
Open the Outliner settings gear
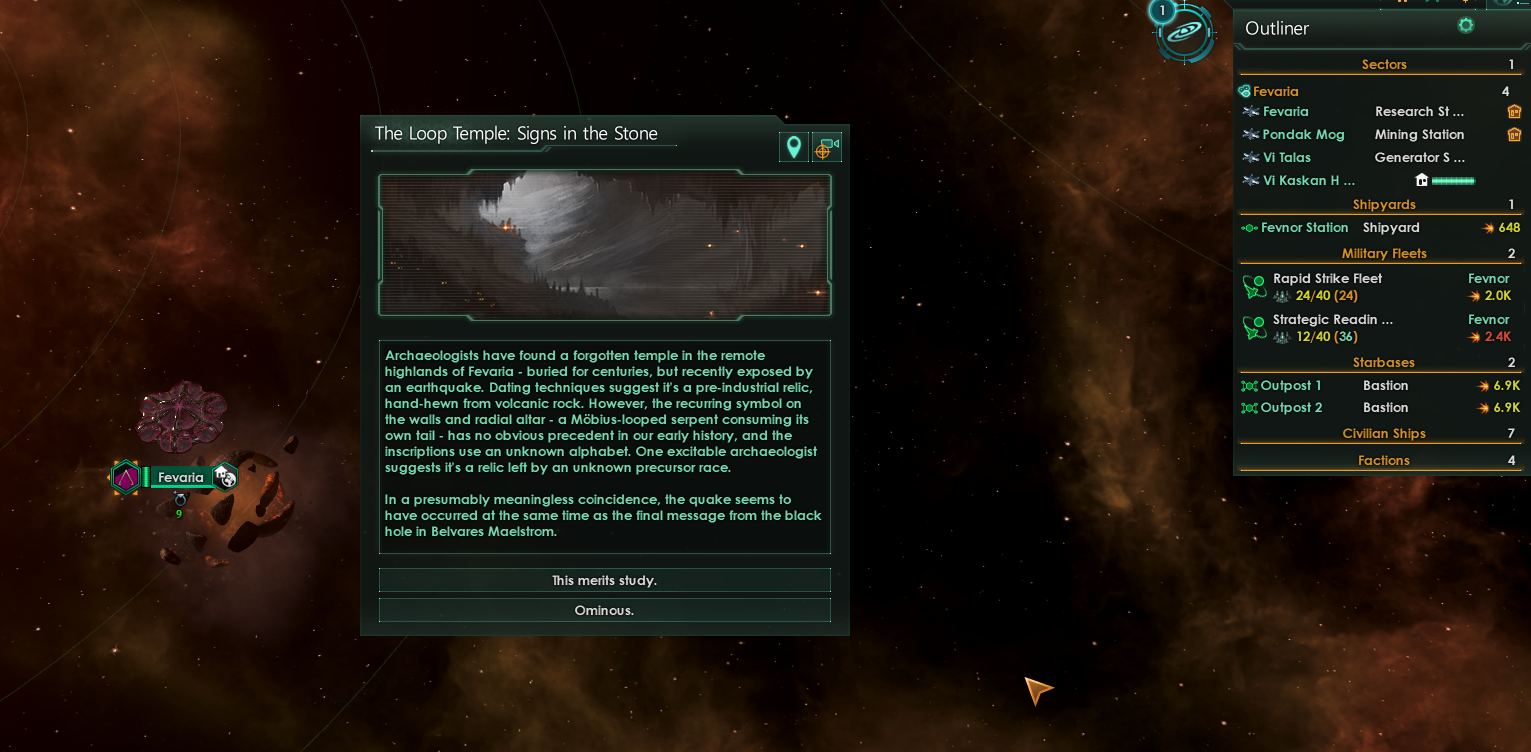tap(1465, 25)
